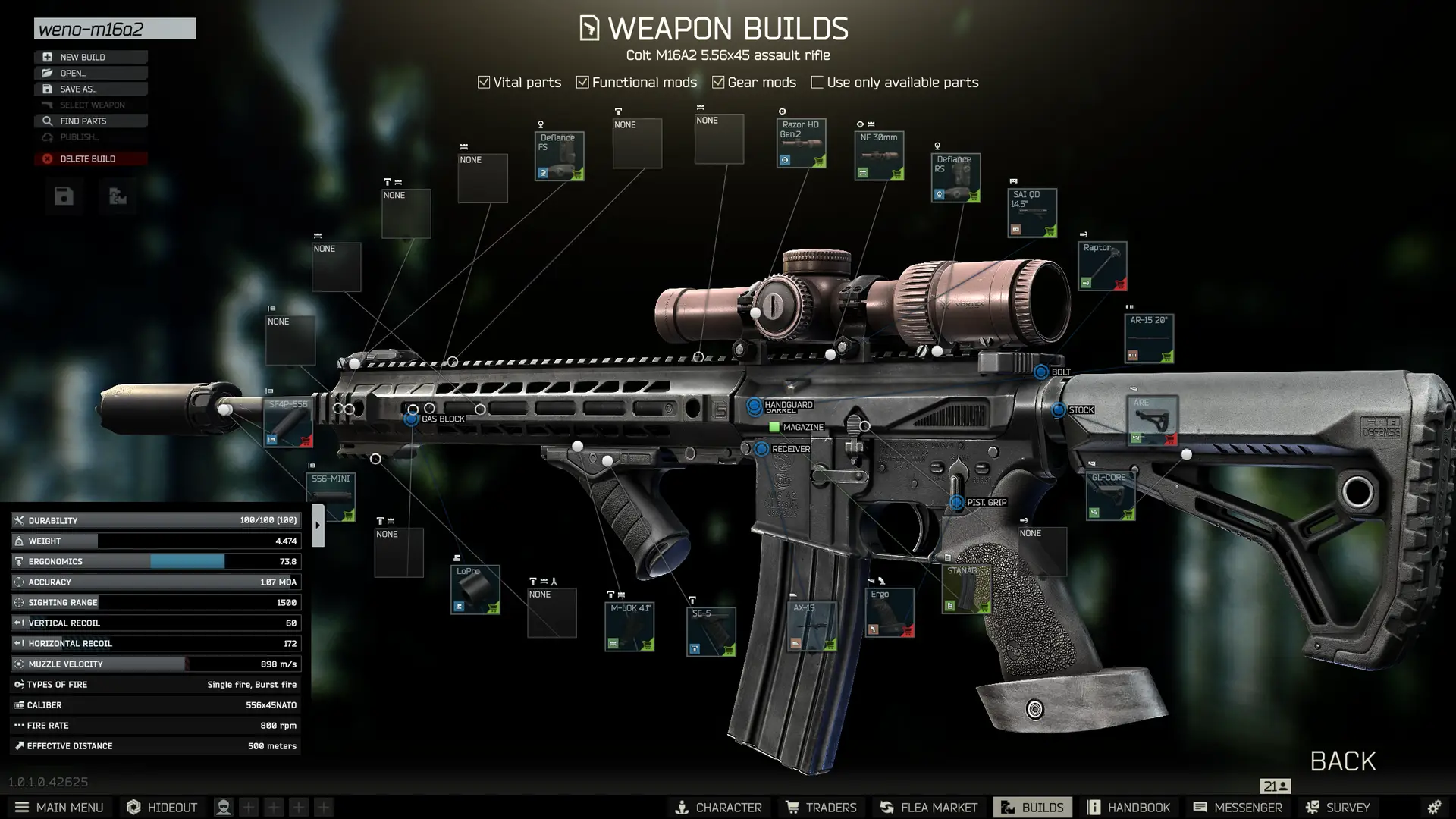
Task: Uncheck the Gear mods option
Action: (718, 82)
